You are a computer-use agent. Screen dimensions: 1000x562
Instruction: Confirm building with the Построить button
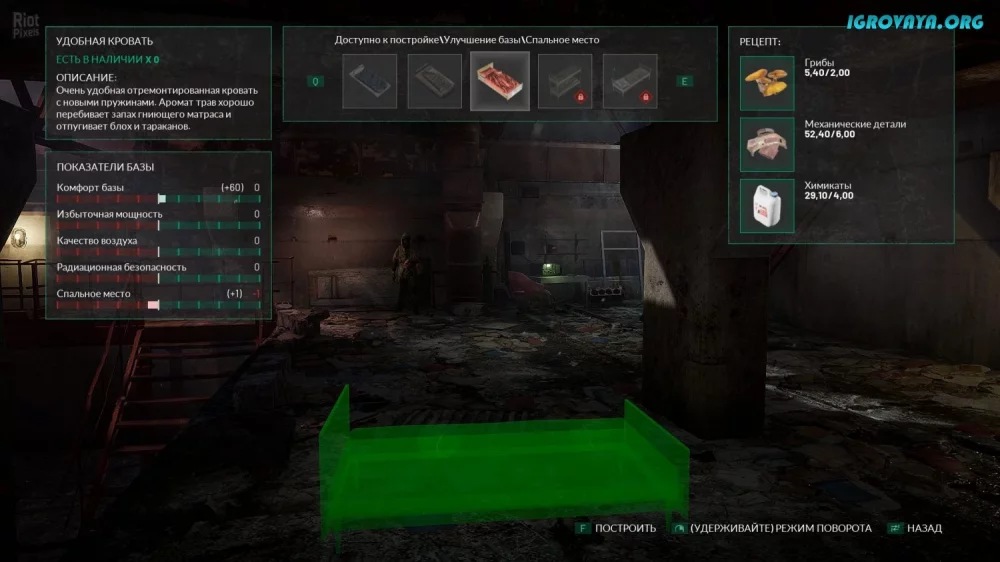pos(625,528)
